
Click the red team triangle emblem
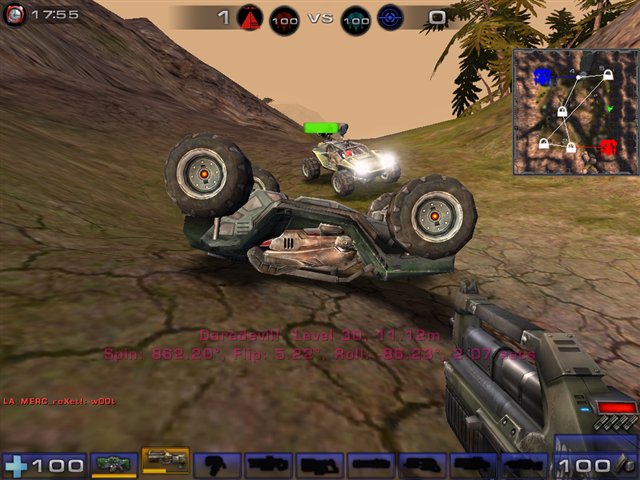[x=251, y=16]
